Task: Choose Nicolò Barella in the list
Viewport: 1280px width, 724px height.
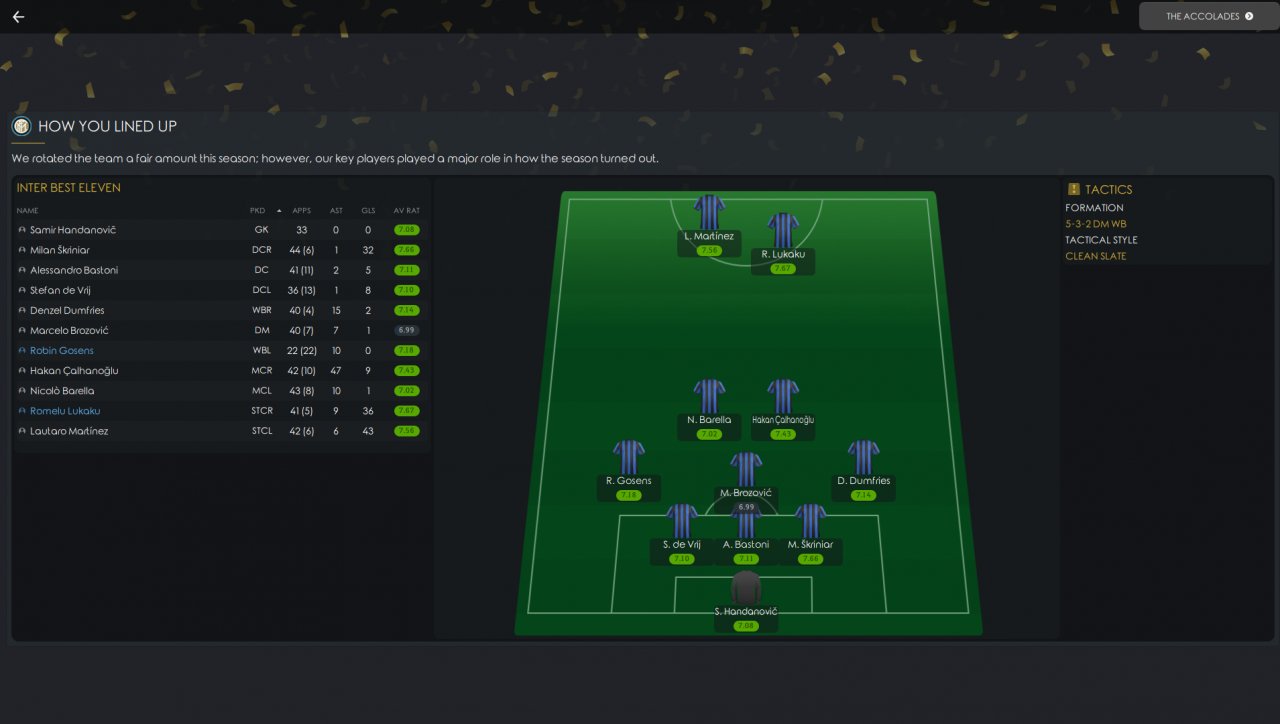Action: (63, 391)
